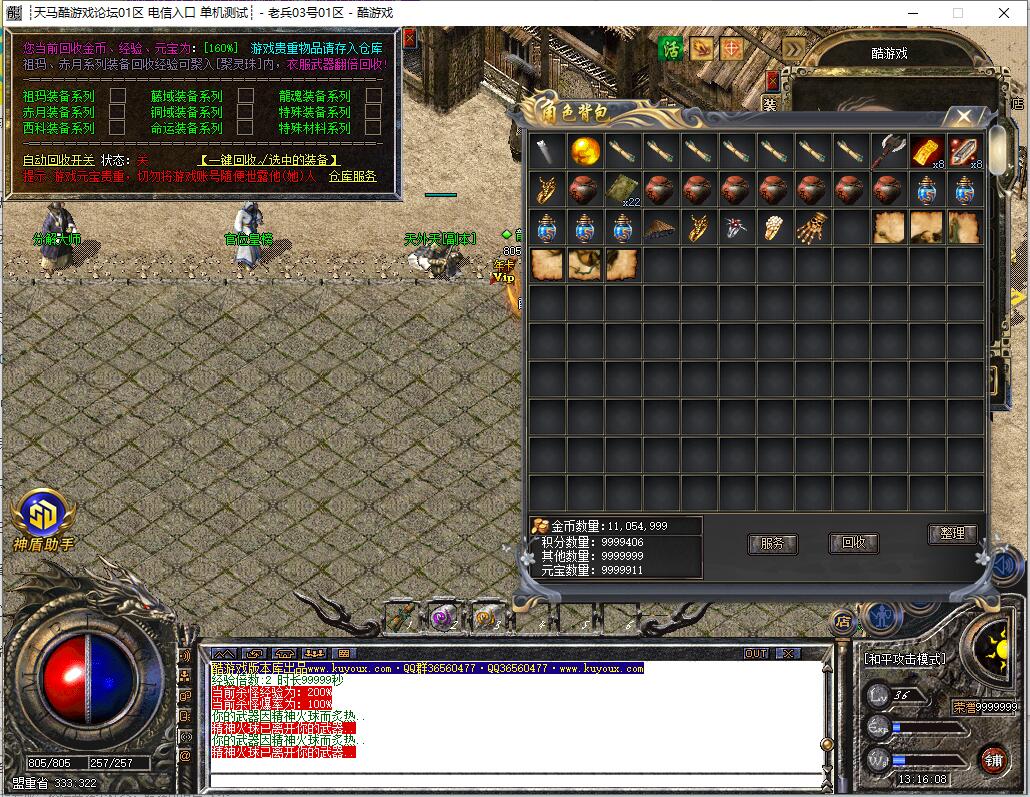Check the 特殊材料系列 box
This screenshot has height=797, width=1030.
point(373,128)
